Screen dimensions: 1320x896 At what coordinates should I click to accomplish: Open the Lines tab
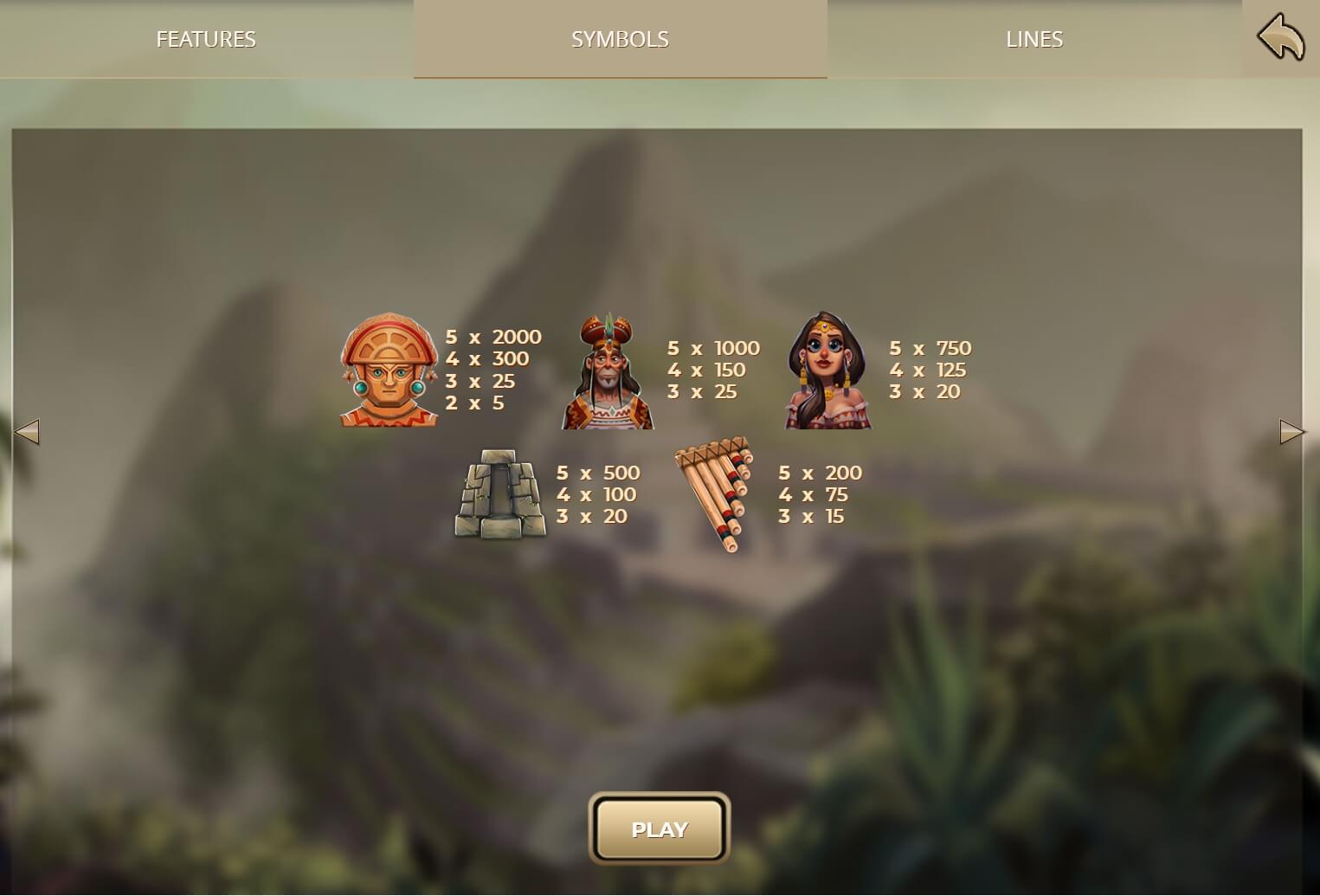(x=1033, y=39)
